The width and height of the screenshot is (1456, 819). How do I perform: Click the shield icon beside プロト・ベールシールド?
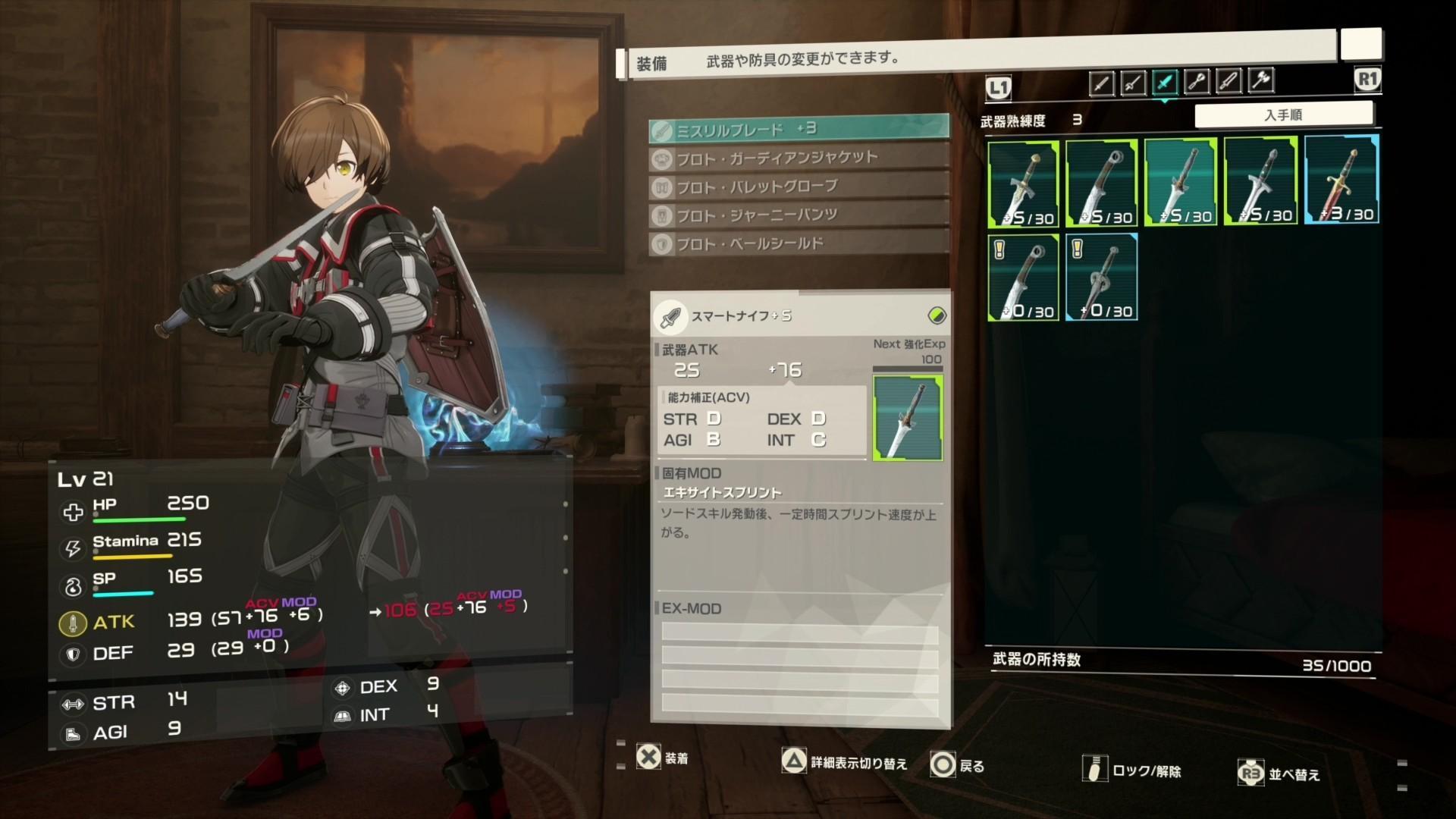coord(661,243)
